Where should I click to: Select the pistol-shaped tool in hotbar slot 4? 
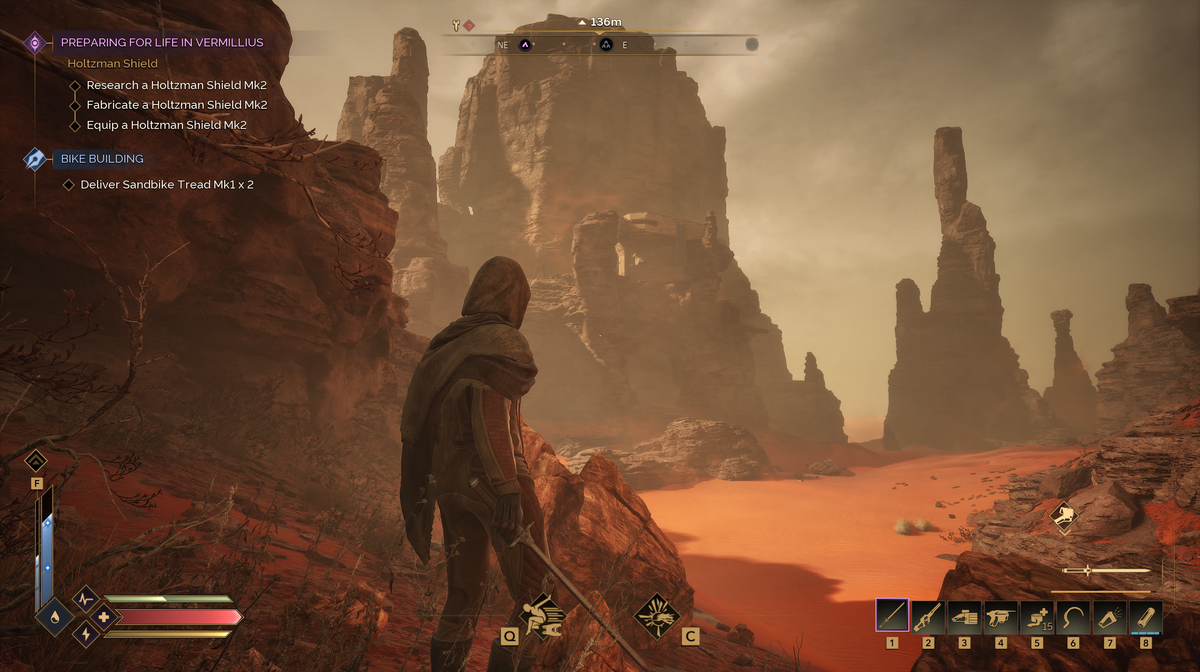pos(1000,615)
